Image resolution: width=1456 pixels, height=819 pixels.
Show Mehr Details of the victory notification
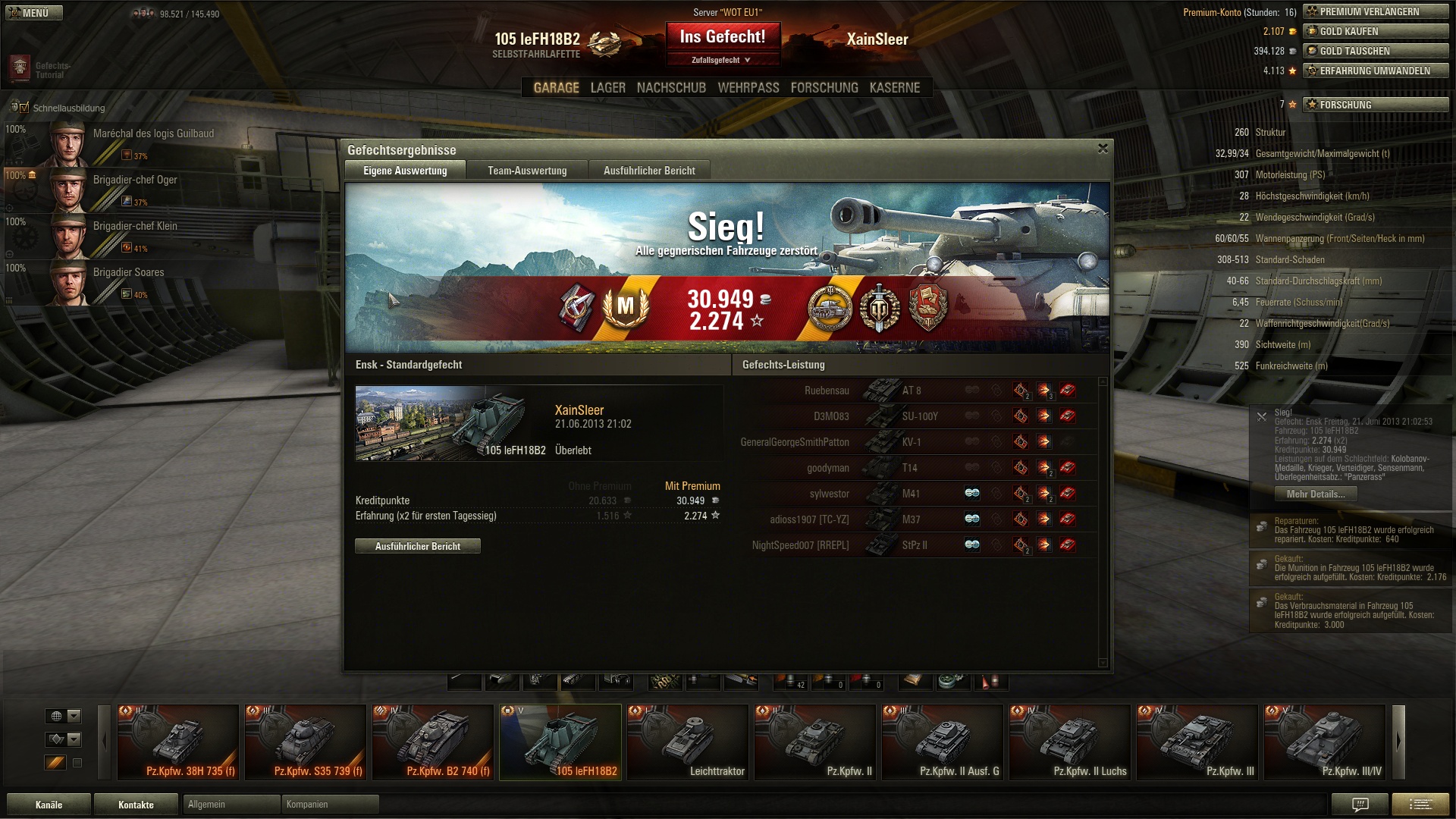[x=1316, y=494]
